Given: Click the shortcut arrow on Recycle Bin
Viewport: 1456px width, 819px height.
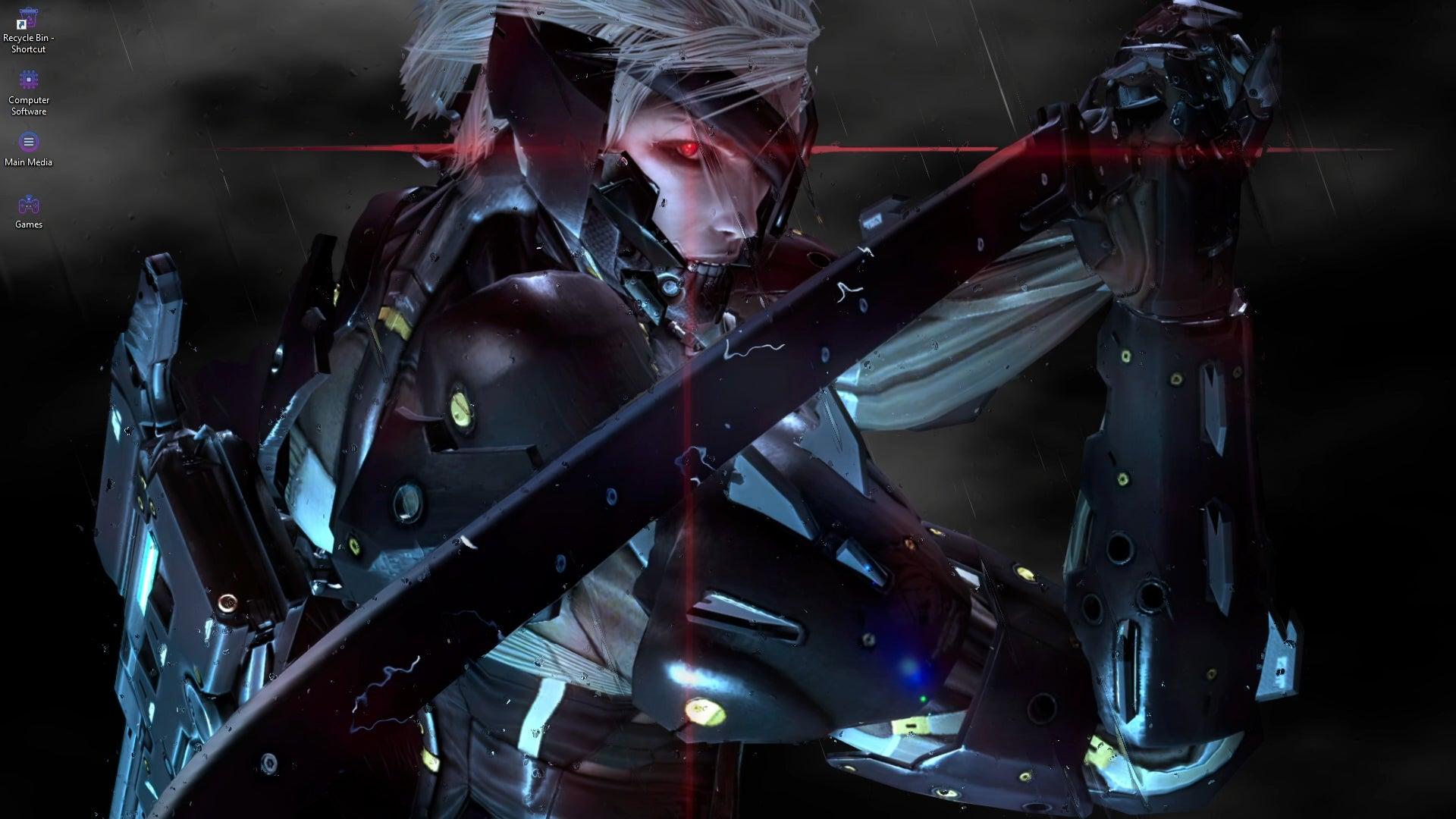Looking at the screenshot, I should (21, 27).
